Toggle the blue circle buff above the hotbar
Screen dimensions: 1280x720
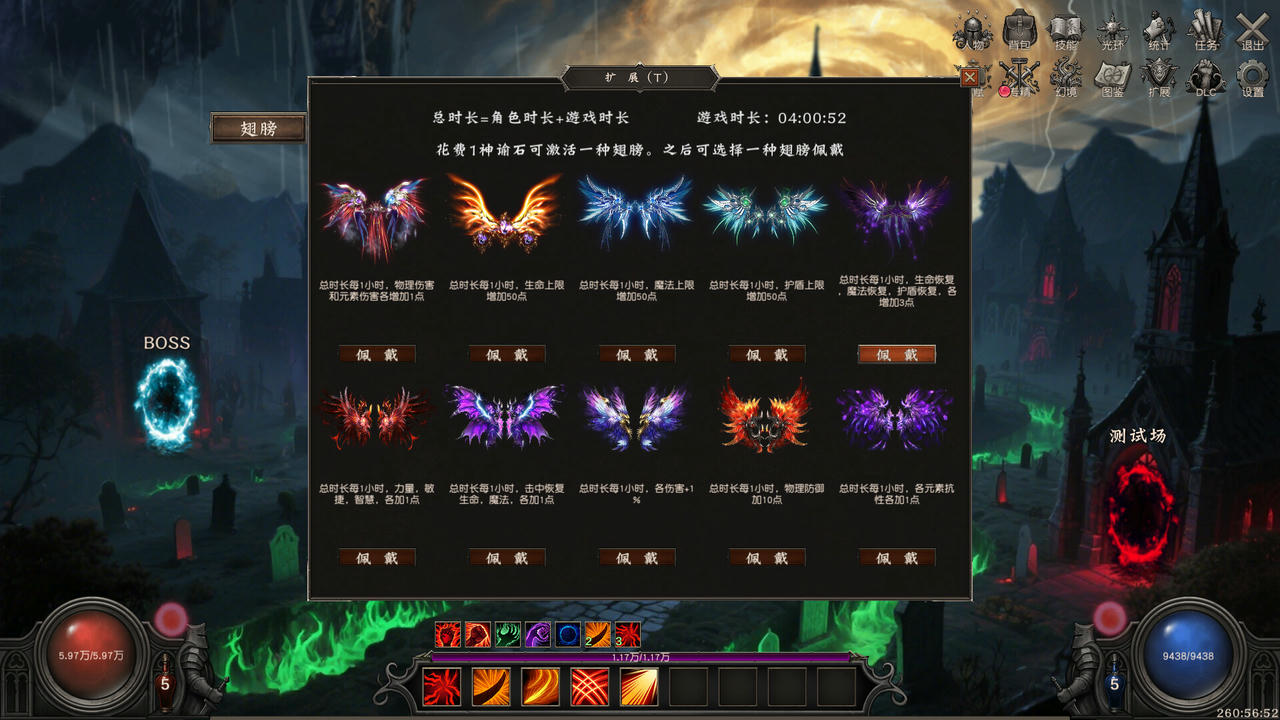[566, 633]
